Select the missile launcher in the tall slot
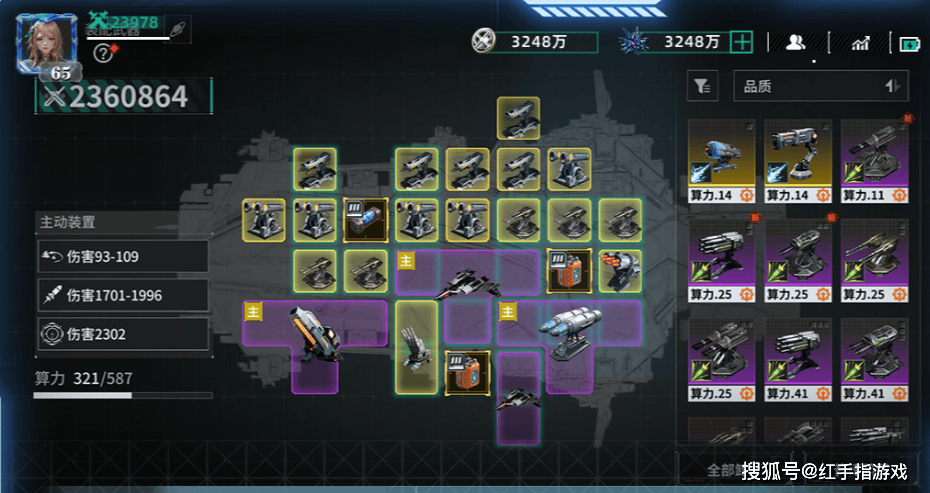 click(x=416, y=345)
